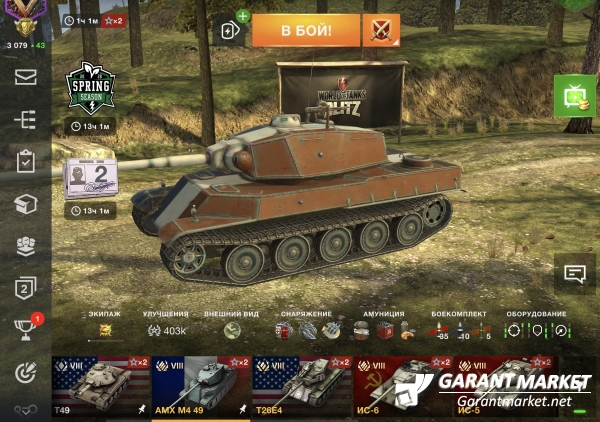Select the AMX M4 49 tank card

pyautogui.click(x=201, y=385)
